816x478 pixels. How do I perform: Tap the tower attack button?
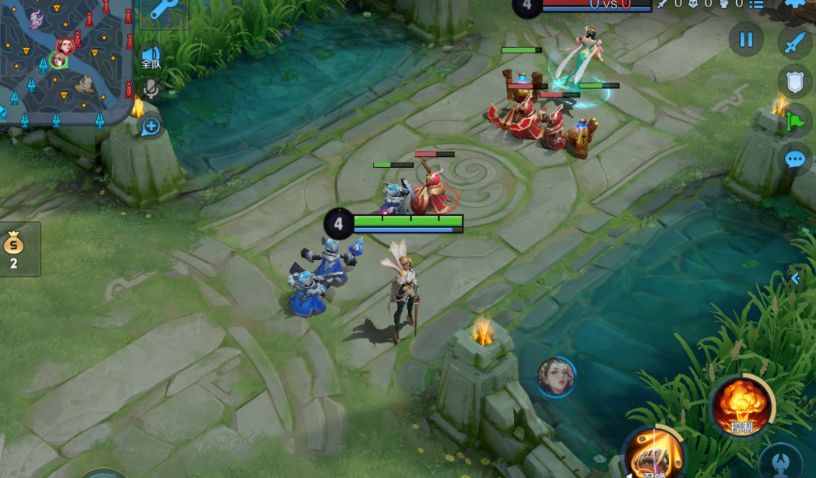pyautogui.click(x=780, y=464)
